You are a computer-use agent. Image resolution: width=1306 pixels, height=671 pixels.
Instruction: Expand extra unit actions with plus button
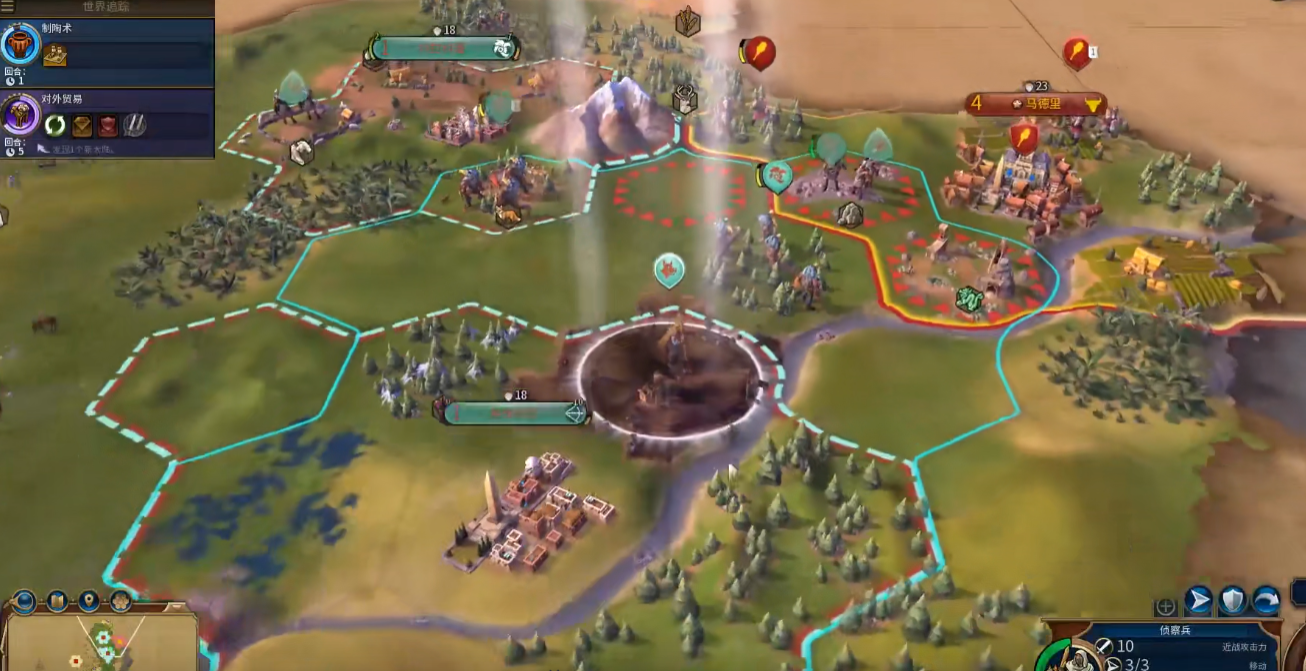pyautogui.click(x=1165, y=606)
